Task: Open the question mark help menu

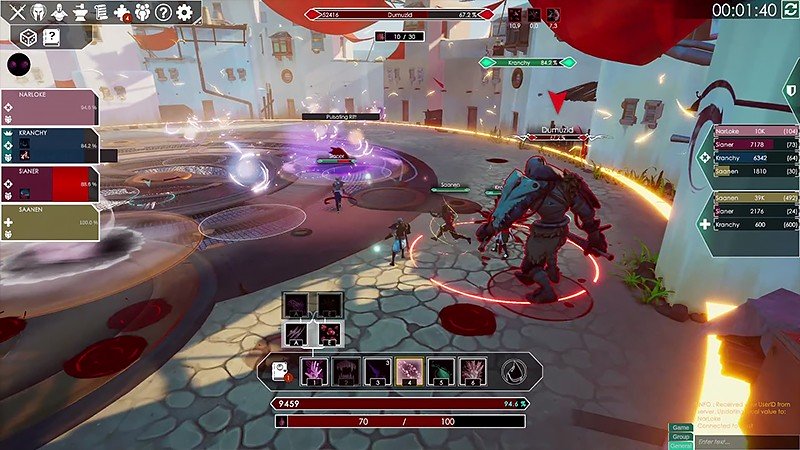Action: [161, 13]
